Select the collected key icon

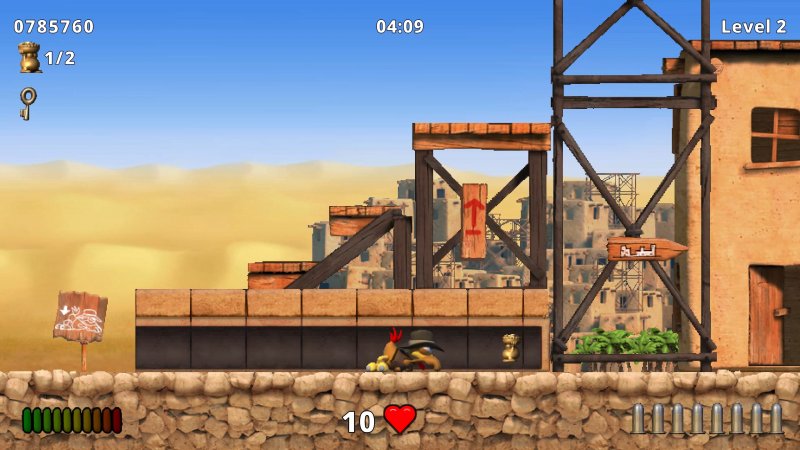tap(28, 102)
